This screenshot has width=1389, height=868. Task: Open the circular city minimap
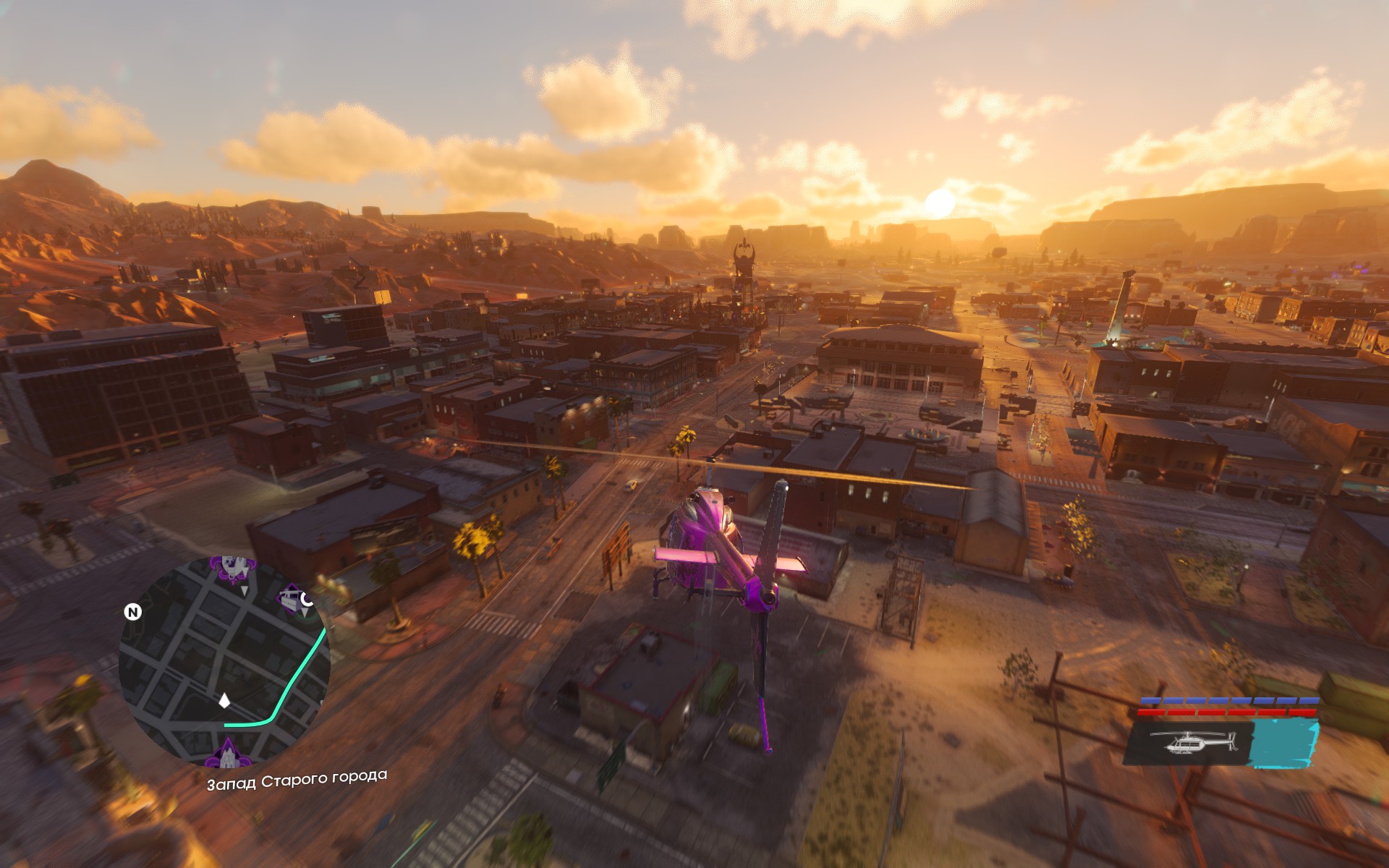(x=224, y=662)
